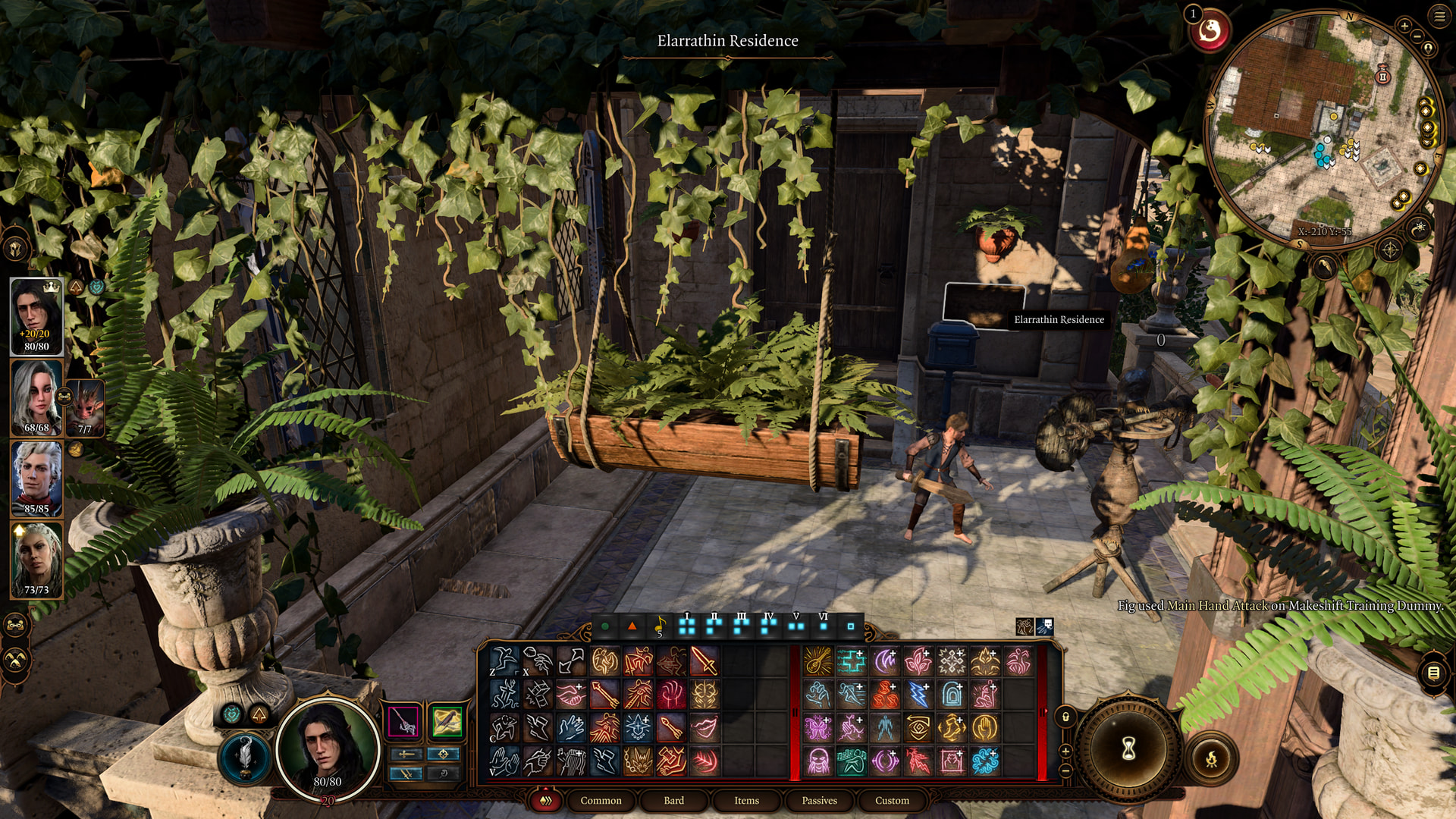The width and height of the screenshot is (1456, 819).
Task: Open the Bard hotbar tab
Action: 673,800
